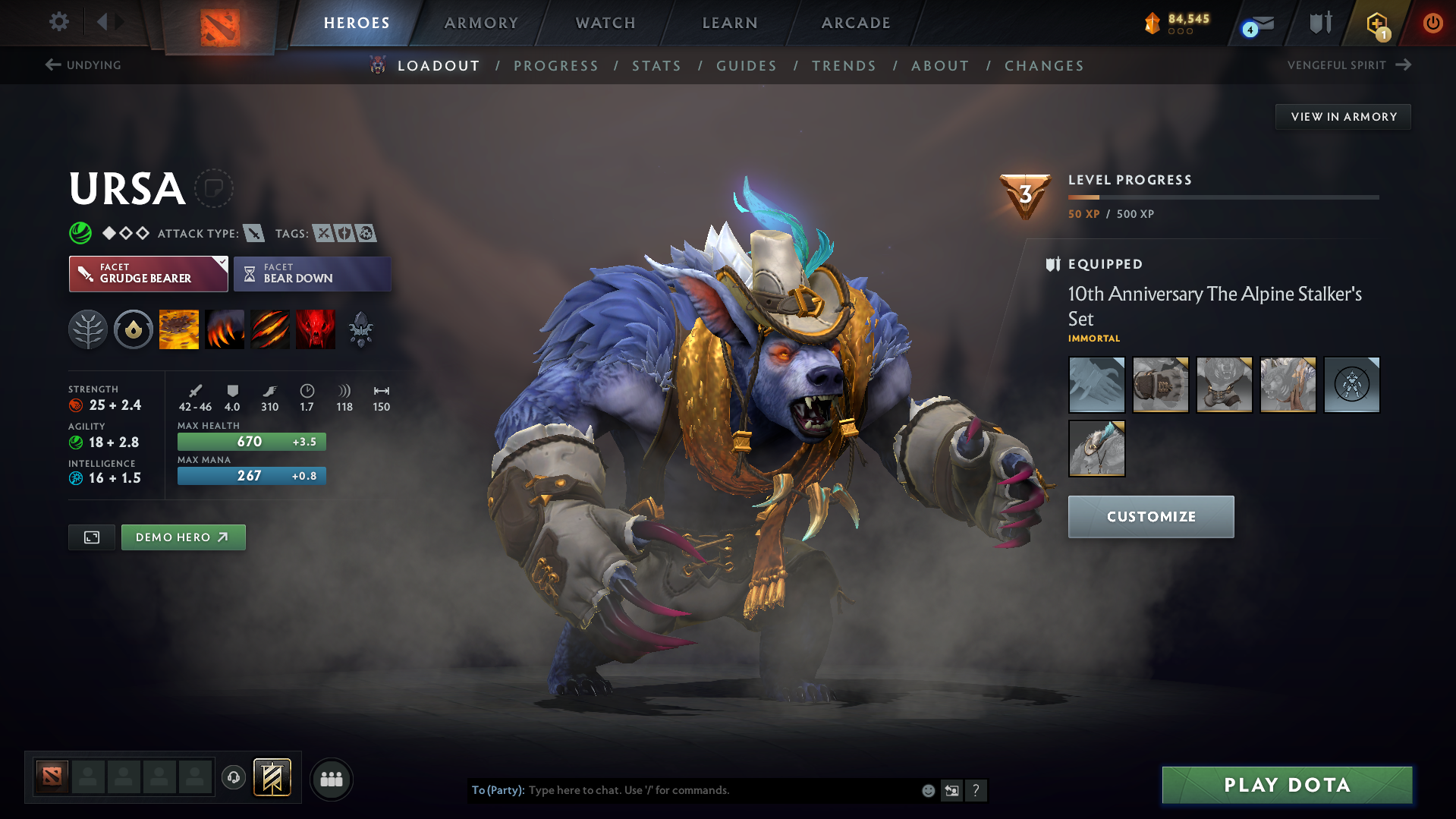Select the Grudge Bearer facet
Screen dimensions: 1456x819
pos(148,273)
